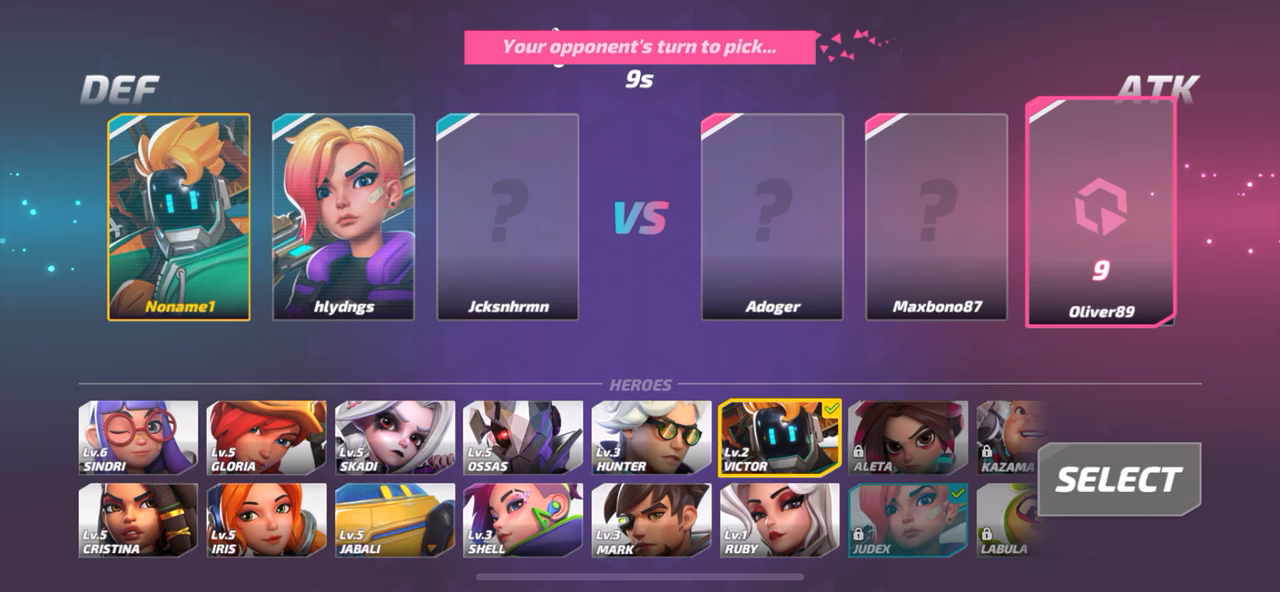Click the locked Judex hero tile
This screenshot has width=1280, height=592.
coord(907,520)
